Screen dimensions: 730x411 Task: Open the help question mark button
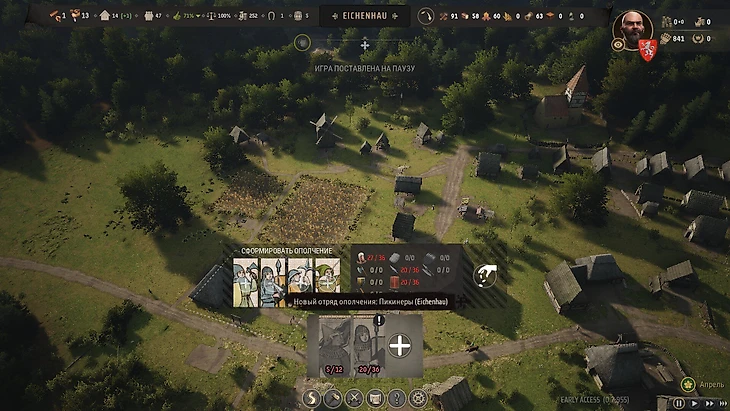coord(397,398)
